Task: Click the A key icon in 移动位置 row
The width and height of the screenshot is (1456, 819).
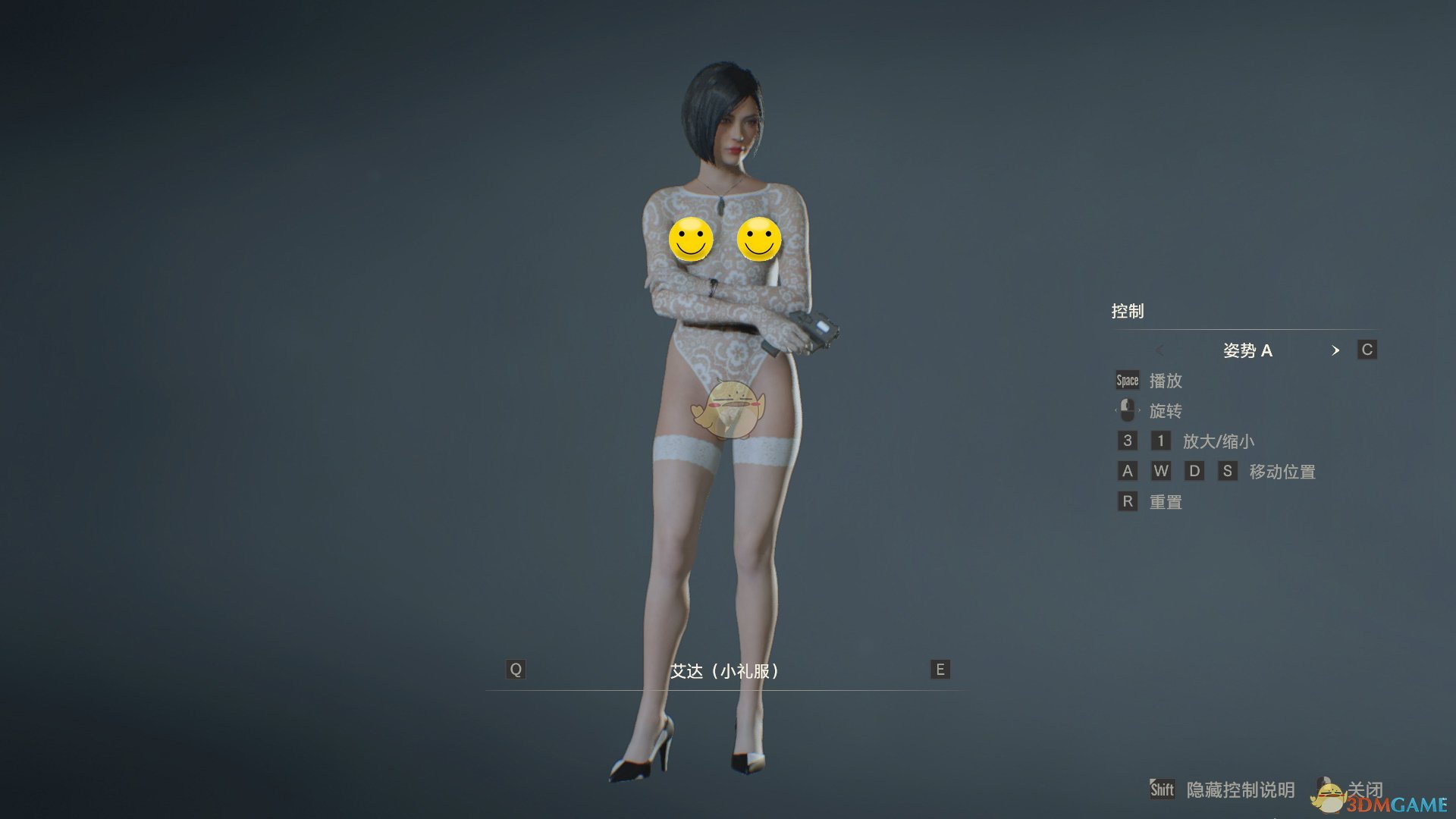Action: point(1126,471)
